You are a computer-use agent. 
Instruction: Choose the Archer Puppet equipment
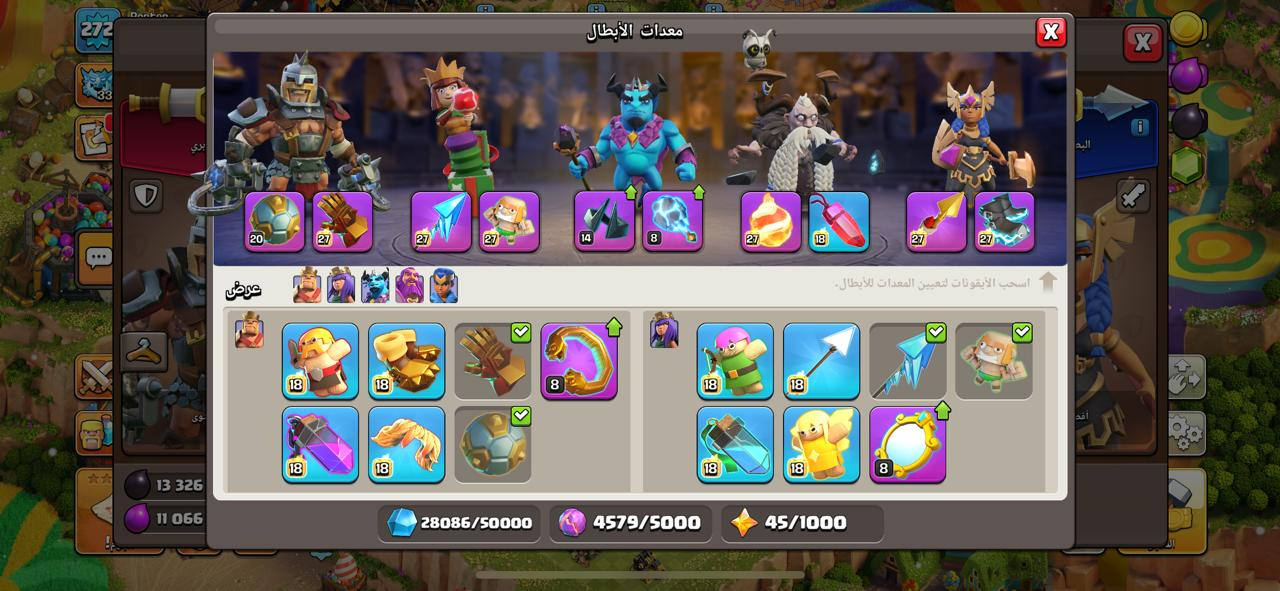coord(735,361)
